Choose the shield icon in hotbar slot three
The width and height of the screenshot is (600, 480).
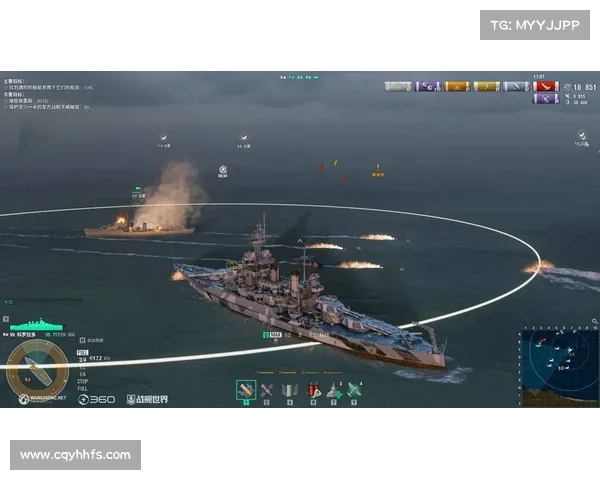290,390
